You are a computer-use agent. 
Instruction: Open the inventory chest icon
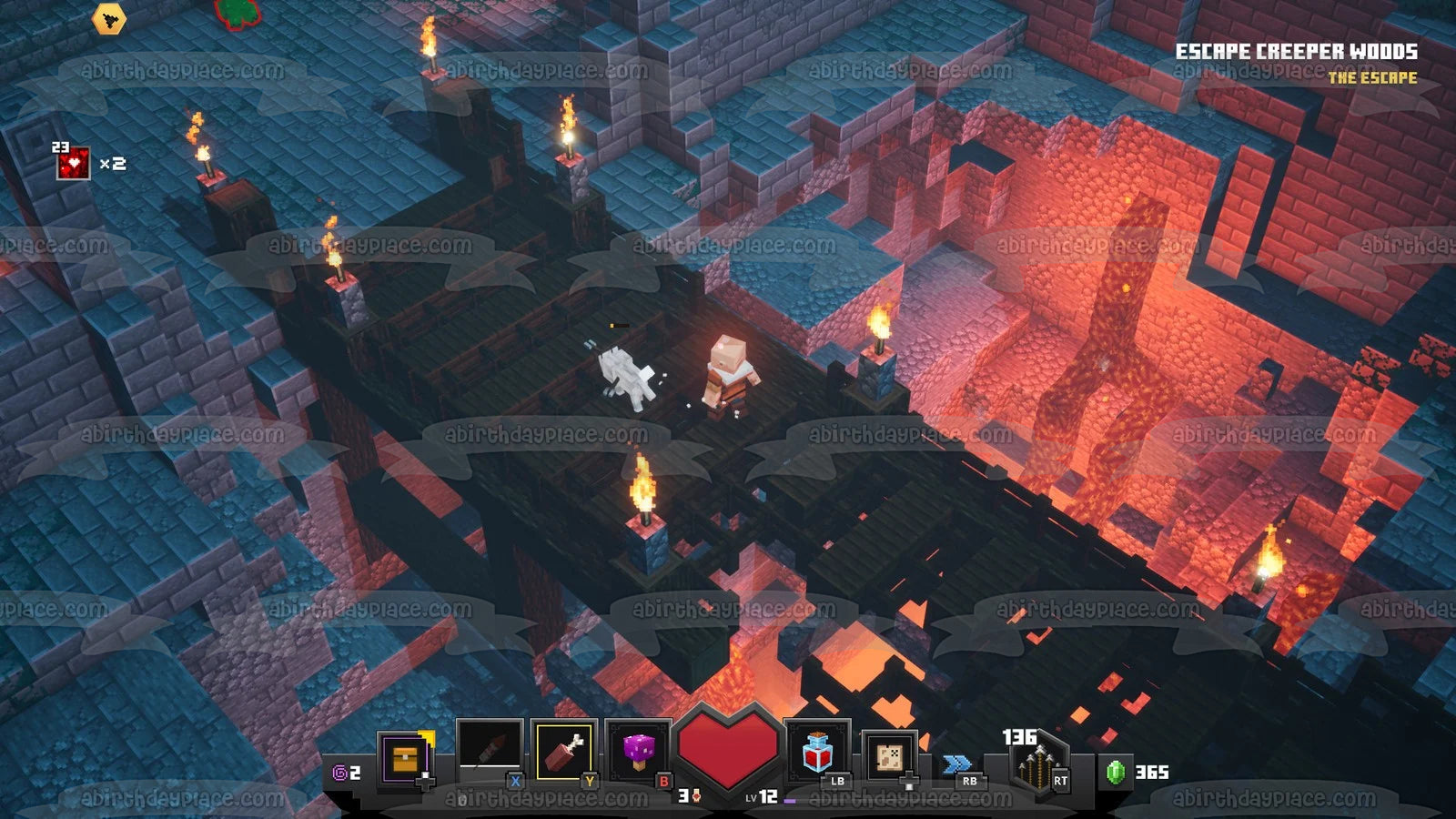pyautogui.click(x=402, y=757)
